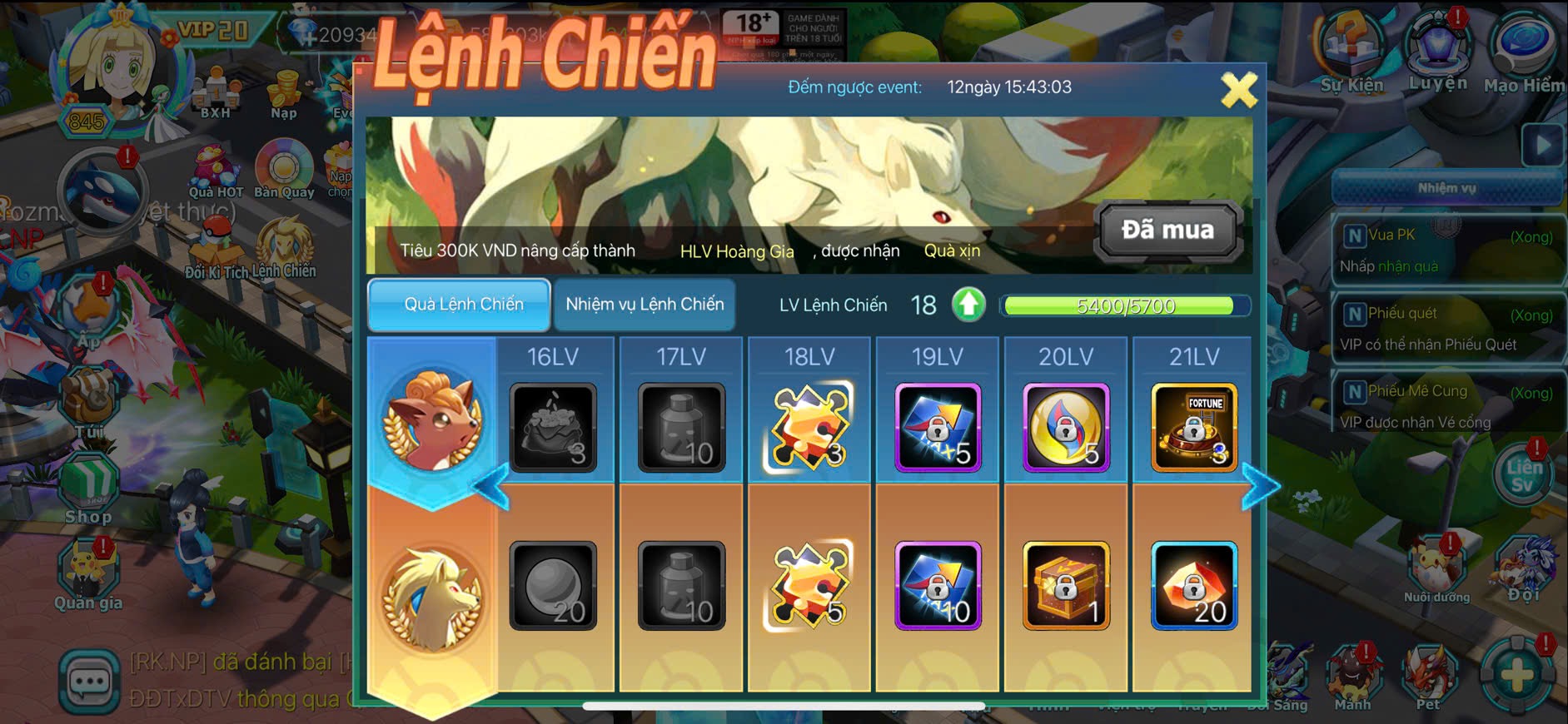Viewport: 1568px width, 724px height.
Task: Tap the green level-up arrow
Action: click(968, 305)
